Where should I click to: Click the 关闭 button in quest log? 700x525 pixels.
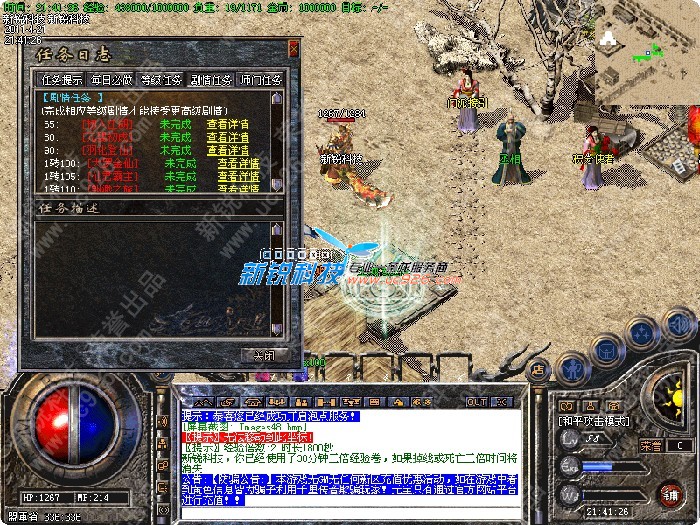(x=263, y=354)
